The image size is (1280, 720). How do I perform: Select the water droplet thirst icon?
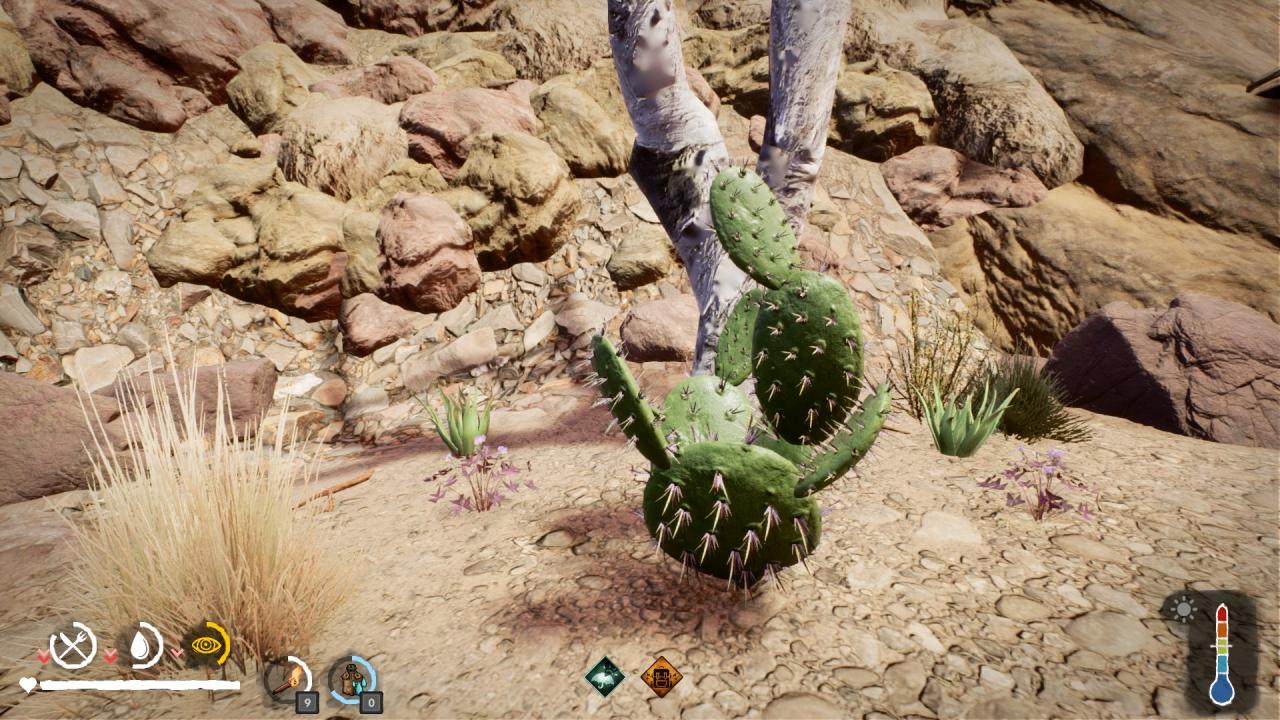point(142,645)
